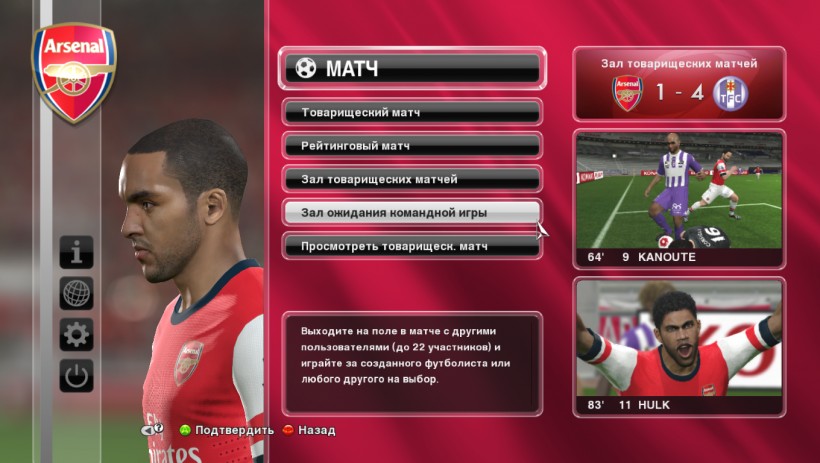Open the Arsenal 1-4 match result panel
Image resolution: width=820 pixels, height=463 pixels.
pos(679,84)
